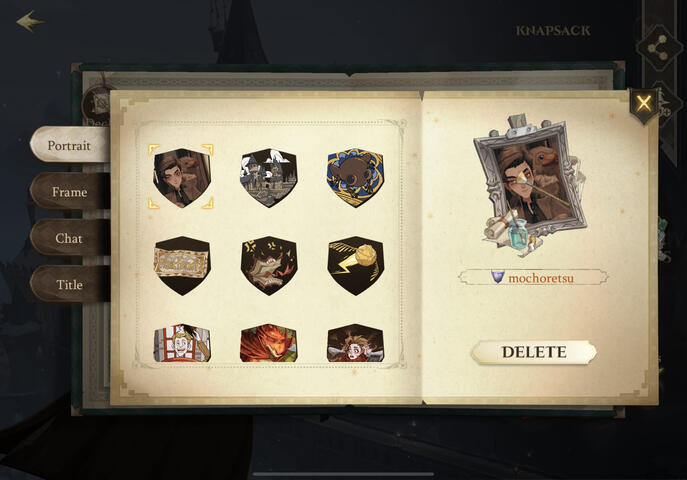Viewport: 687px width, 480px height.
Task: Open the Frame tab
Action: (x=69, y=192)
